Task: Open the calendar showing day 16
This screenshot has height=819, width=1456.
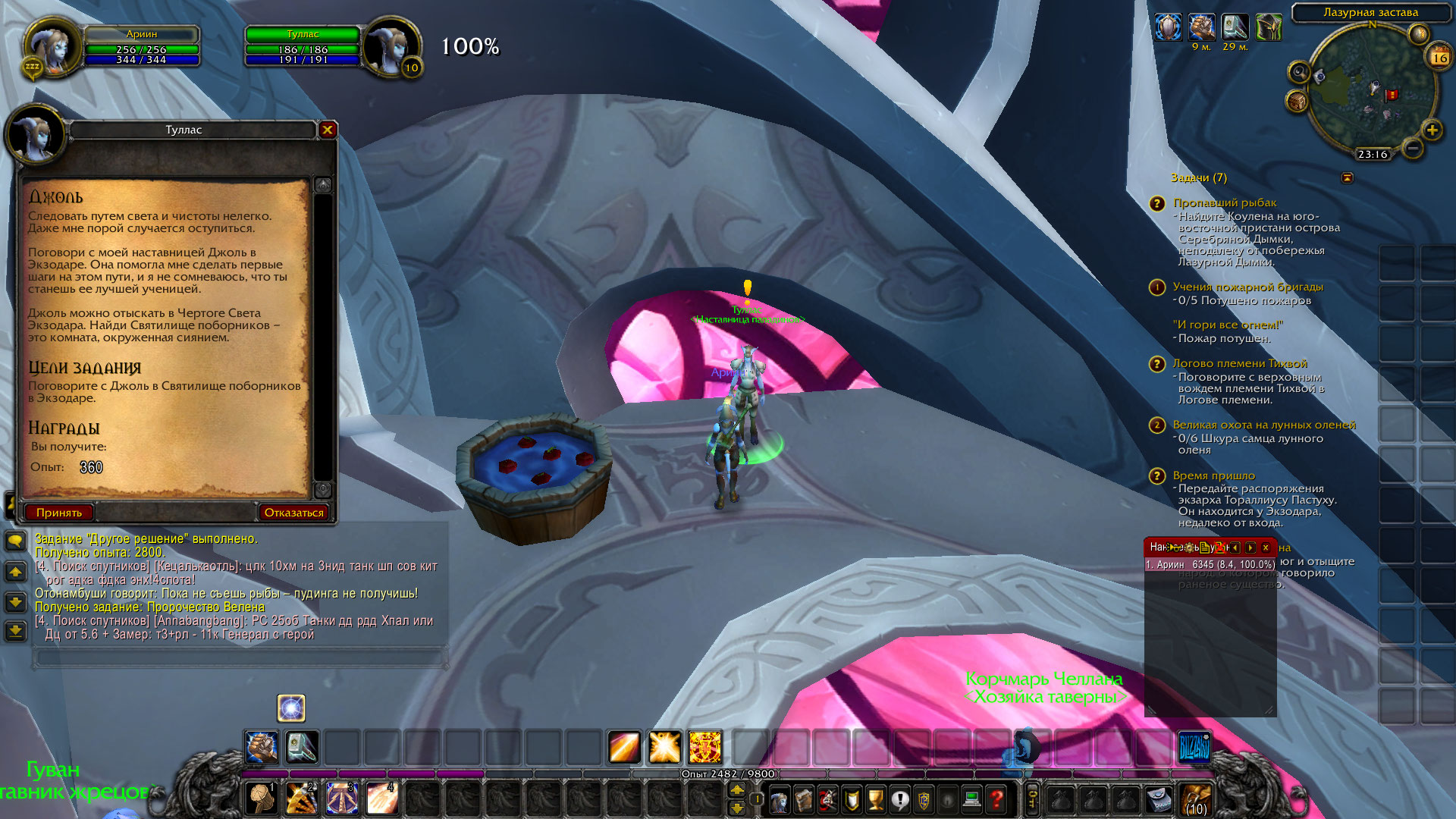Action: (1439, 58)
